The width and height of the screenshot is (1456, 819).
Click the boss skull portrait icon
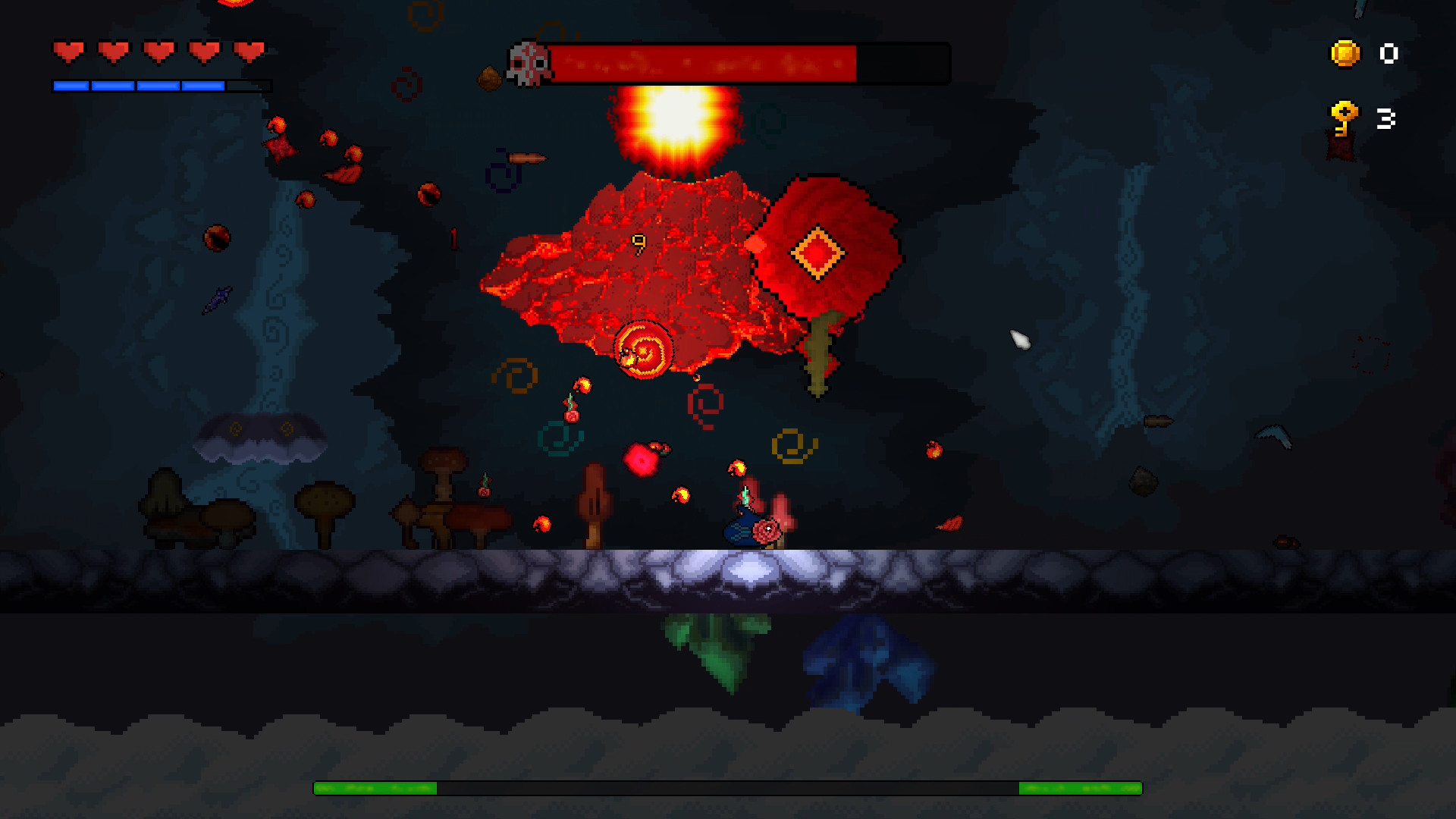click(528, 62)
